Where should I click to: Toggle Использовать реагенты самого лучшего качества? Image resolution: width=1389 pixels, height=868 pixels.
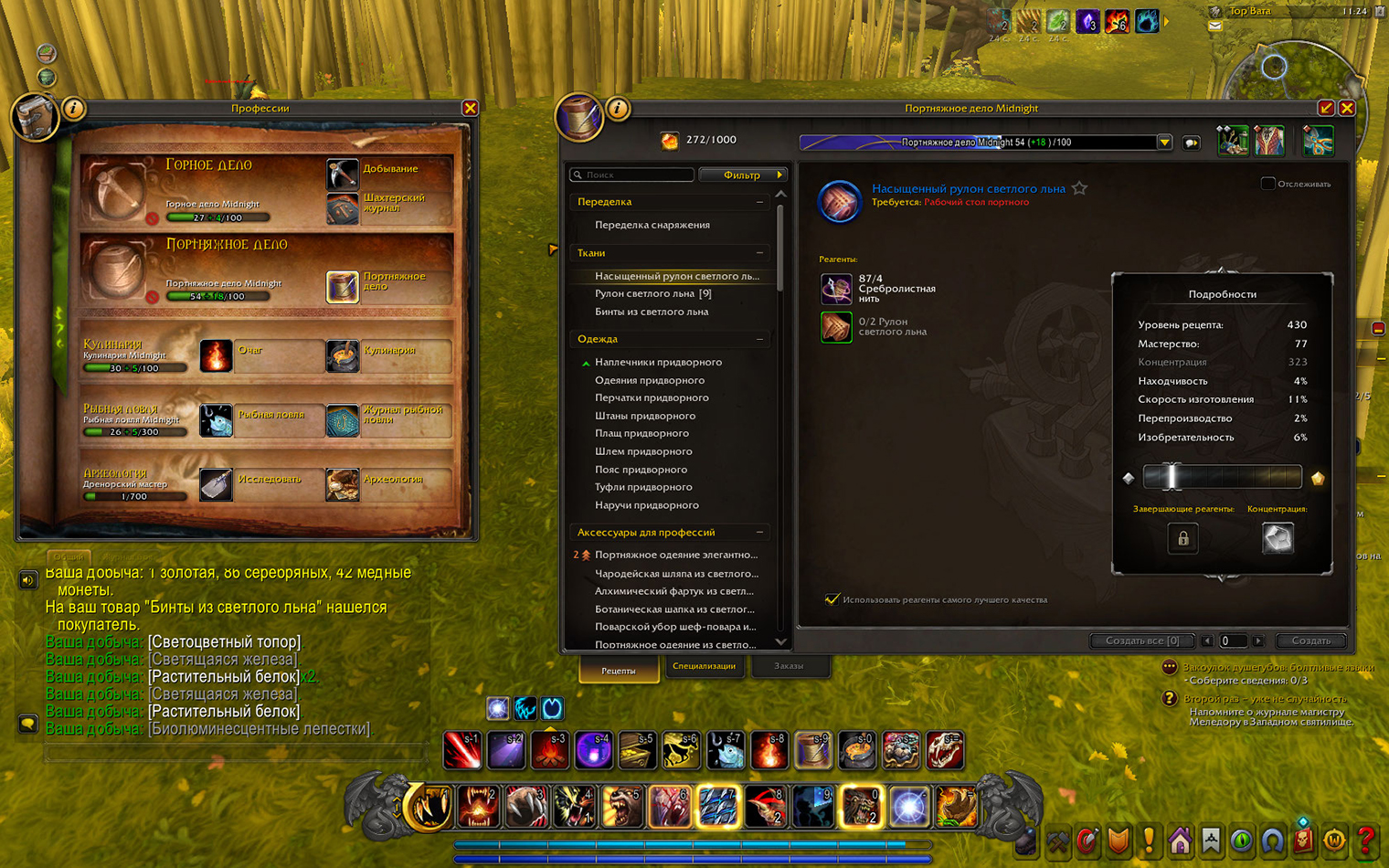tap(832, 599)
